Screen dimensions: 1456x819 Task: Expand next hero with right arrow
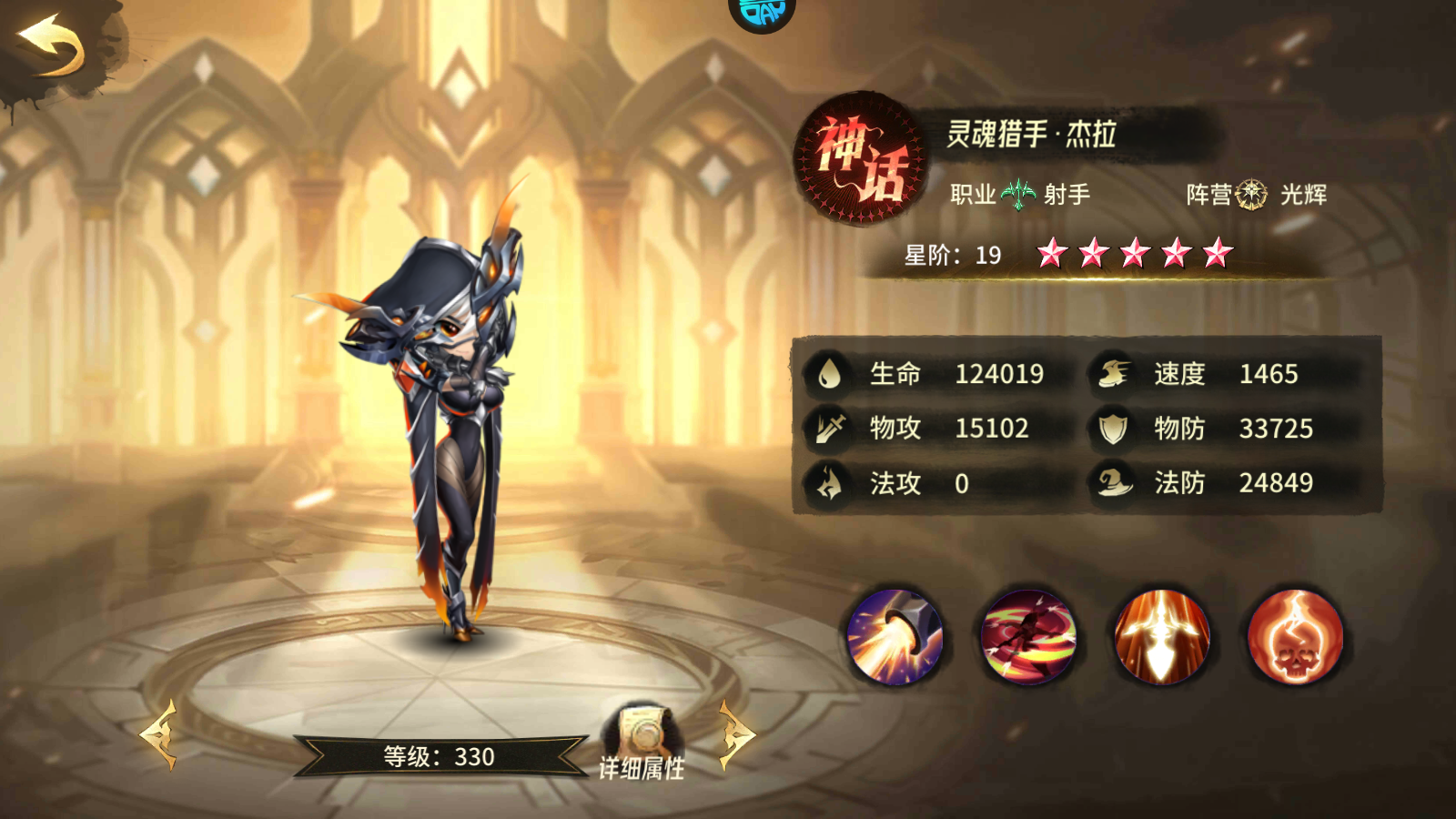click(733, 737)
